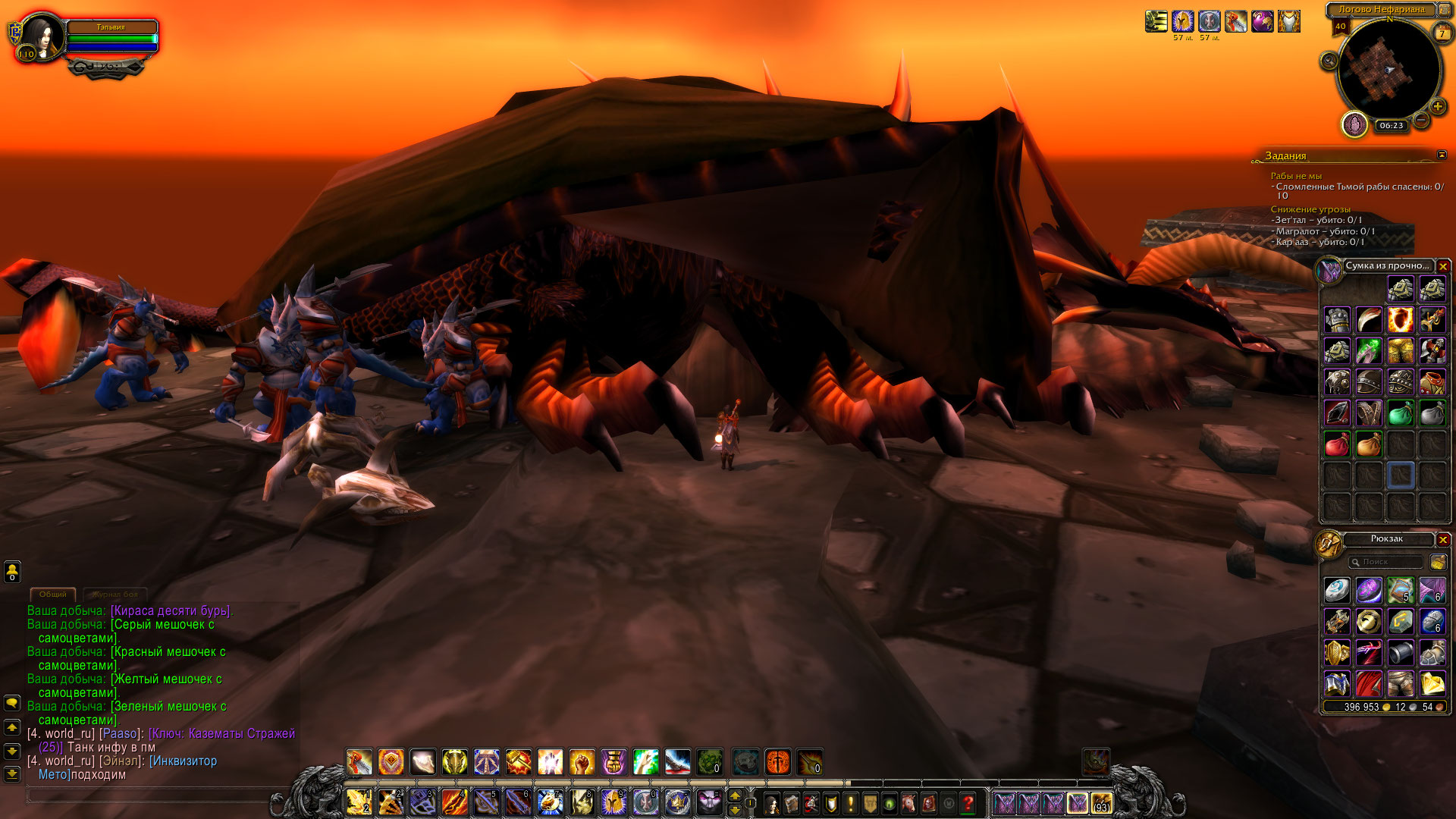Image resolution: width=1456 pixels, height=819 pixels.
Task: Click the minimap tracking magnifier button
Action: click(x=1329, y=61)
